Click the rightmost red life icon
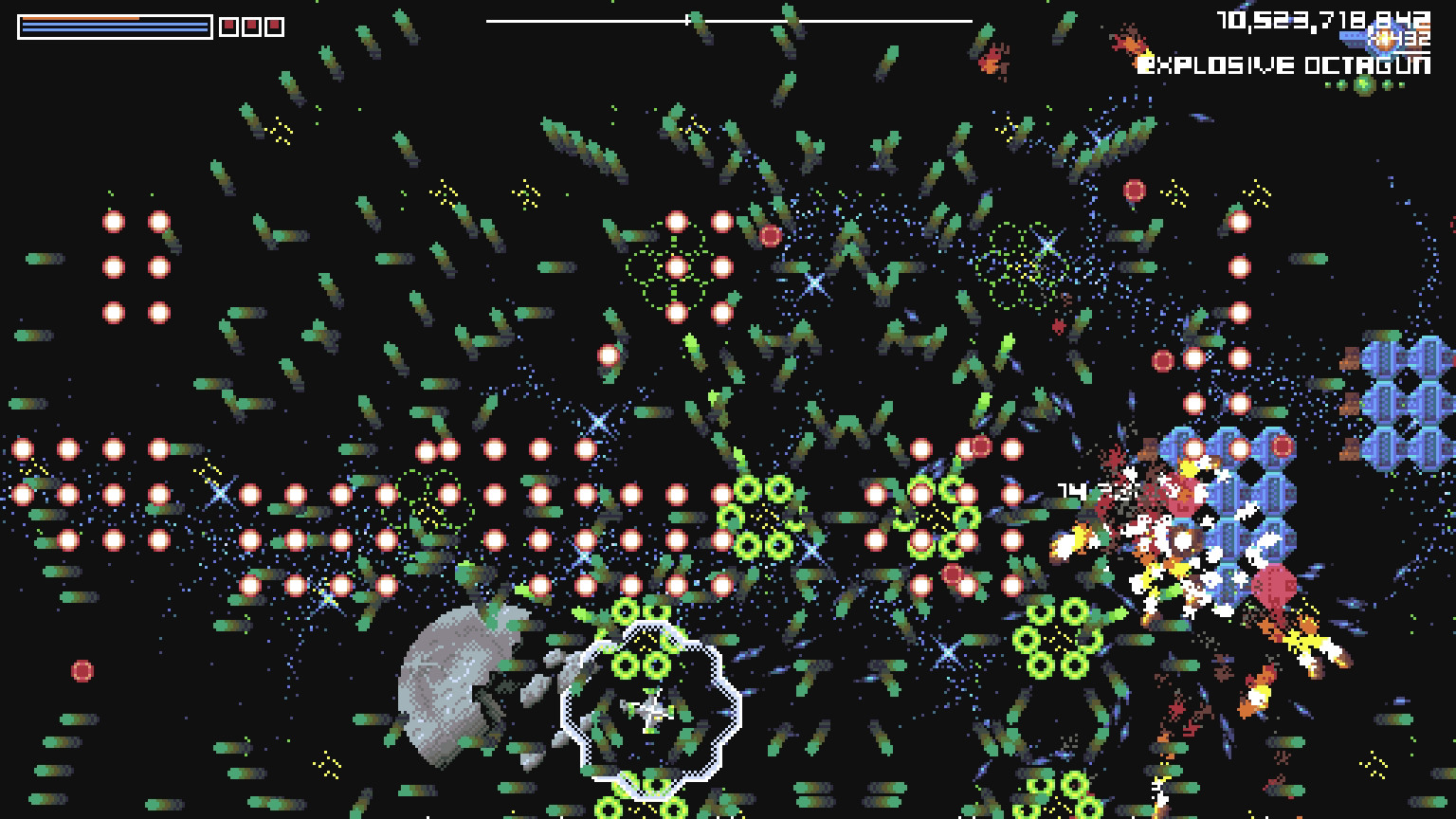Image resolution: width=1456 pixels, height=819 pixels. (x=274, y=26)
